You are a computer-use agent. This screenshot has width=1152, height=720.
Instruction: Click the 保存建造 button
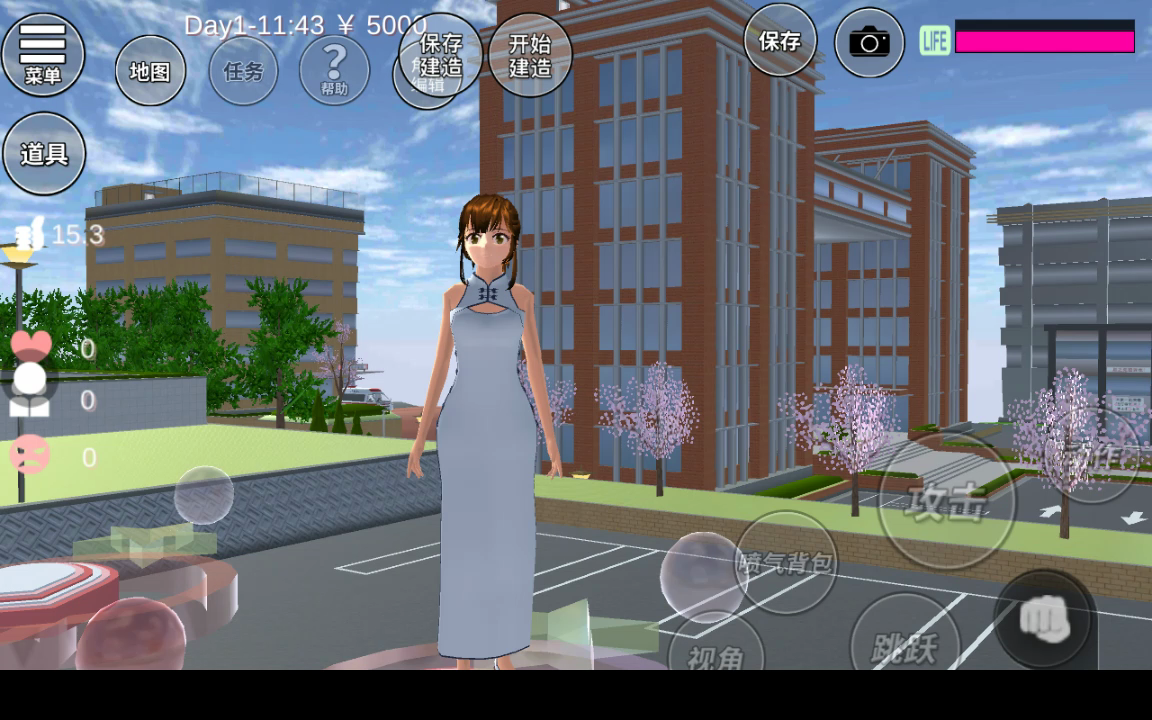[x=441, y=54]
